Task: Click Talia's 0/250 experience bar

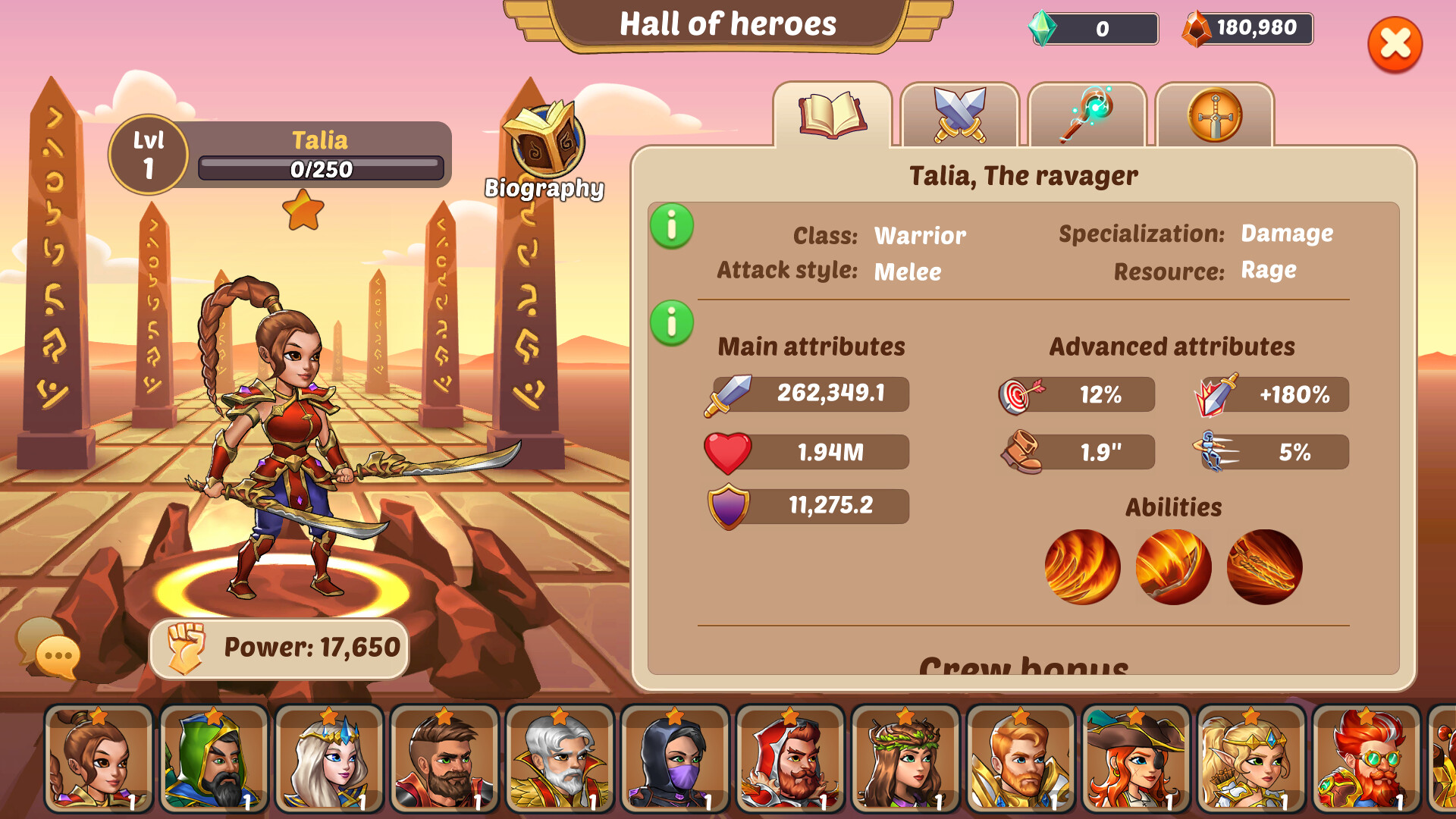Action: pos(321,168)
